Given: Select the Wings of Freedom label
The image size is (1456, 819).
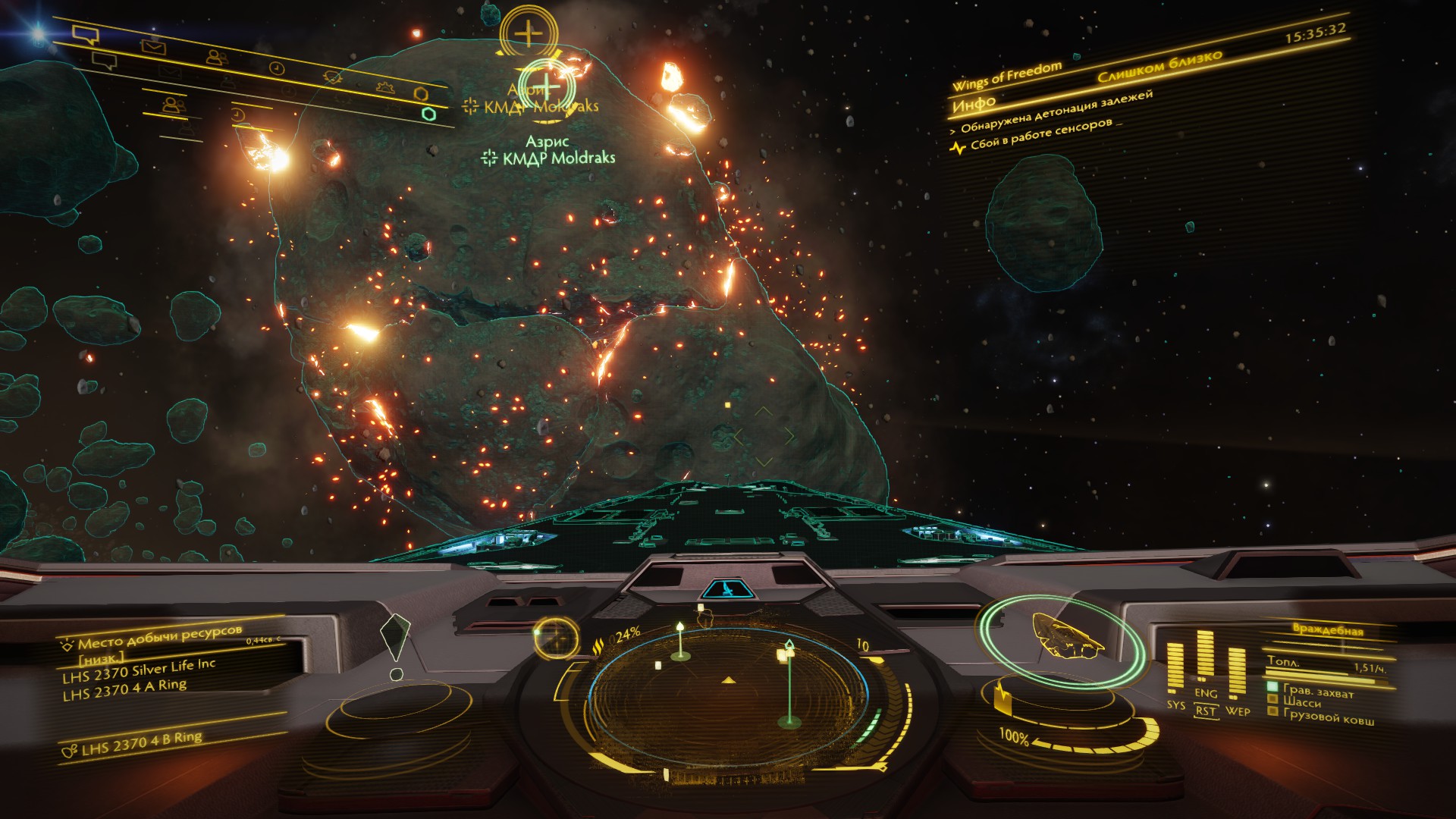Looking at the screenshot, I should pyautogui.click(x=1007, y=76).
